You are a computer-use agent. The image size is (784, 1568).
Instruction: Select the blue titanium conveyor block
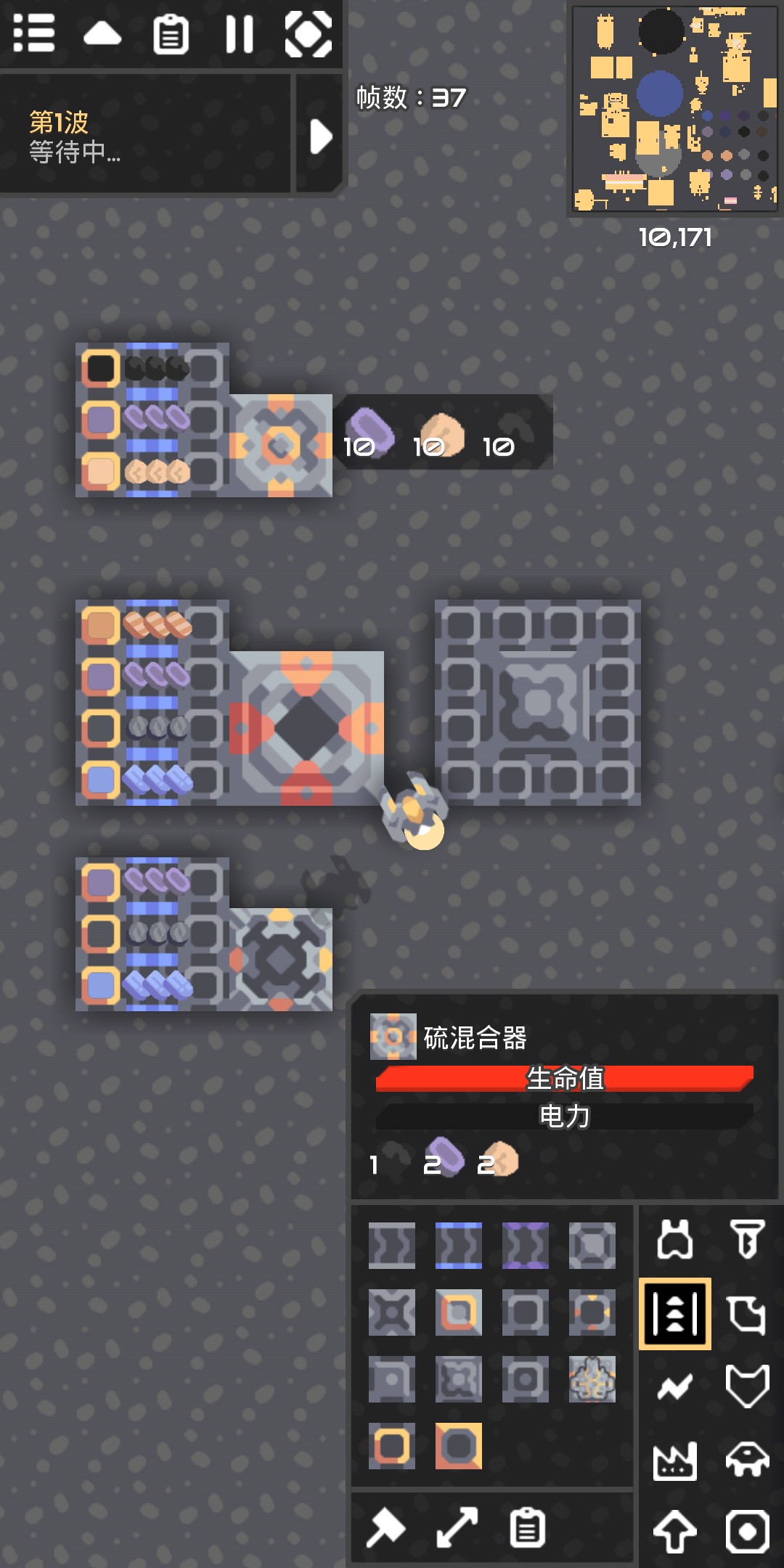pyautogui.click(x=458, y=1246)
